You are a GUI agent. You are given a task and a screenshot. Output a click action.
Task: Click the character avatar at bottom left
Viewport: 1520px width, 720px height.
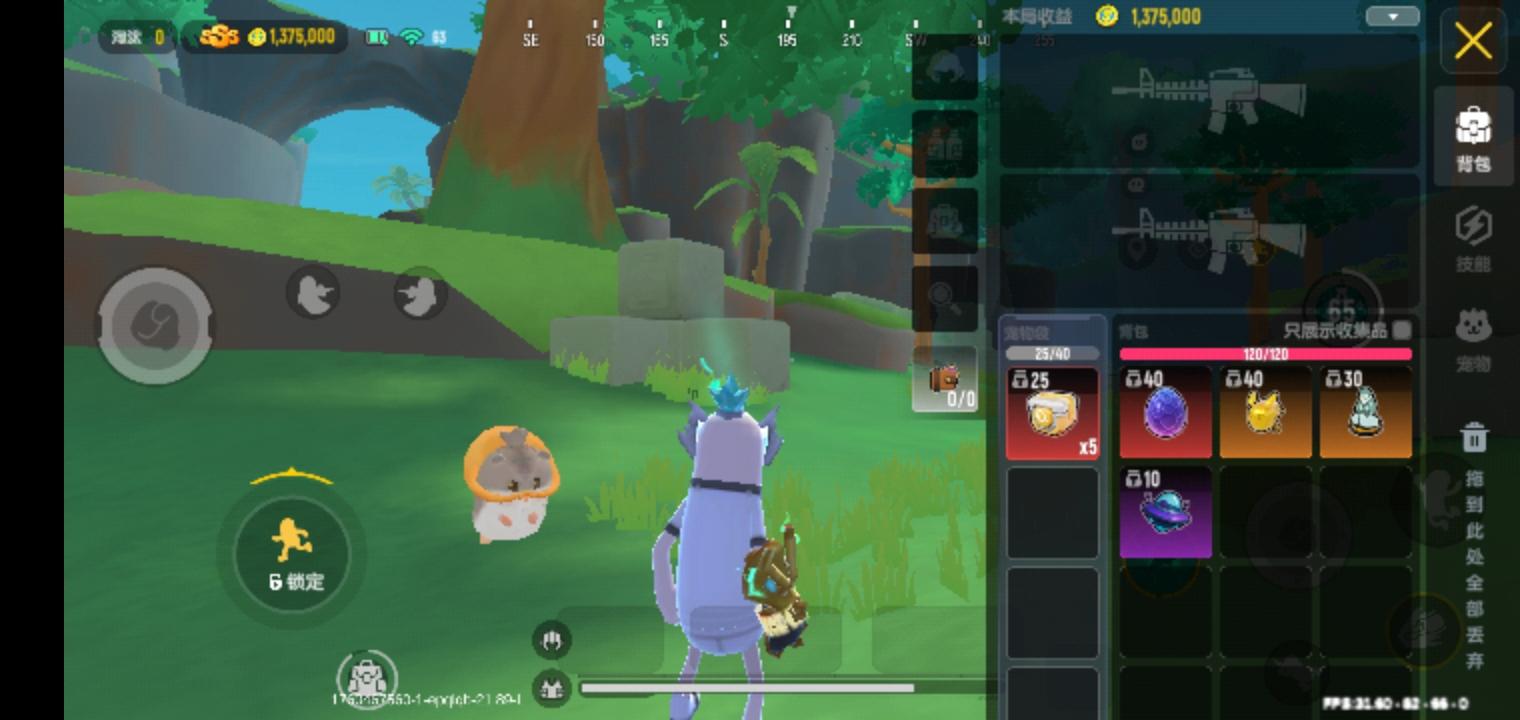(367, 677)
